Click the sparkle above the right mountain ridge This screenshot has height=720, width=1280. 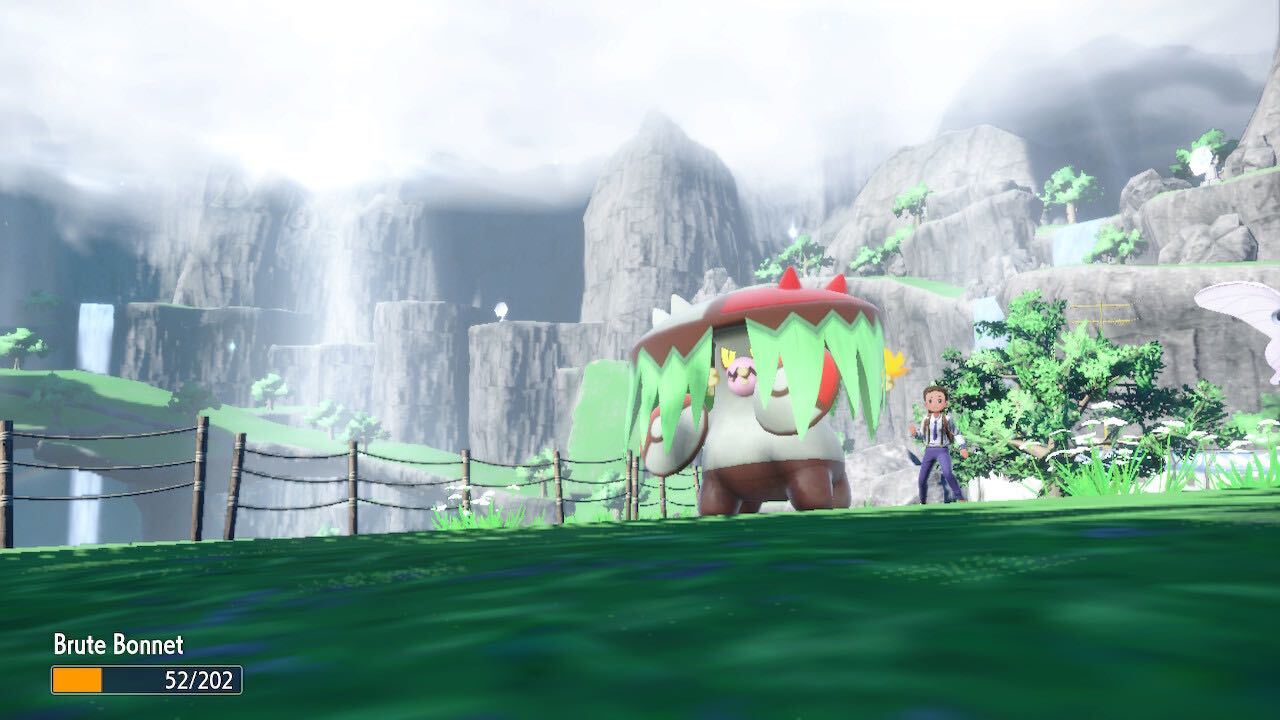[x=790, y=230]
